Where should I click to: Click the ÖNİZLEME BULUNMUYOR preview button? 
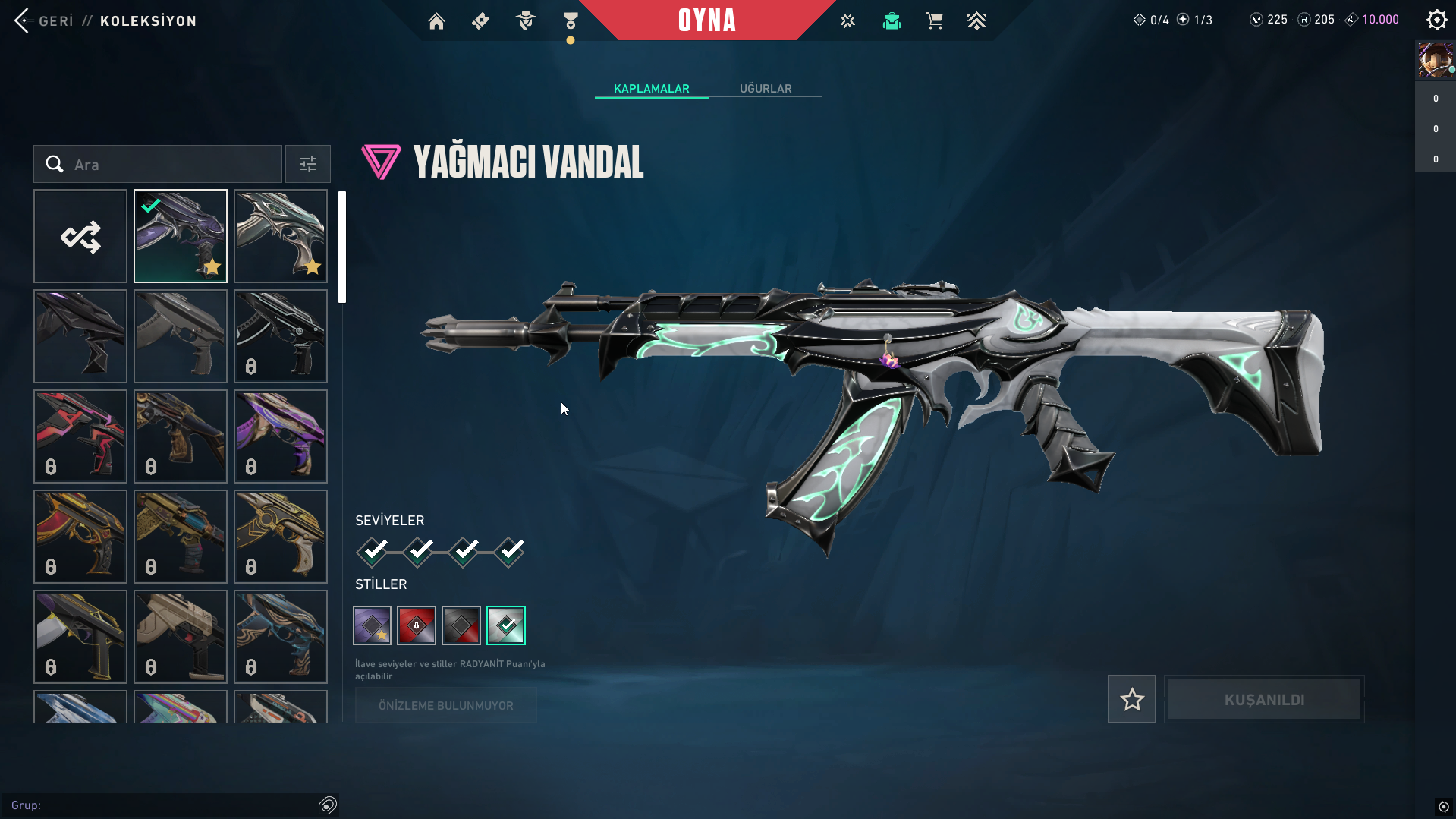(x=446, y=705)
